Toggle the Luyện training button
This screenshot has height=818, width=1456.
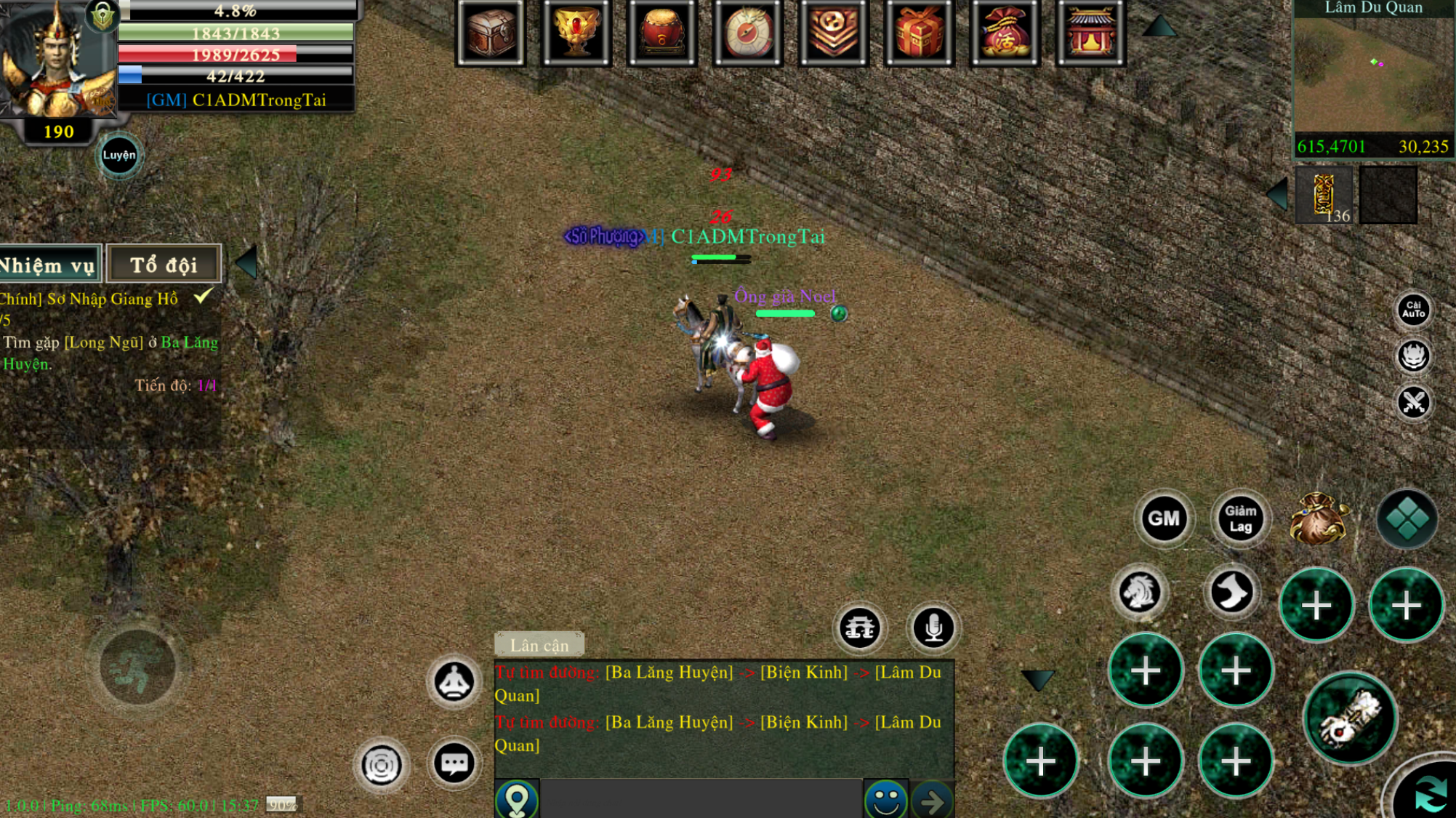118,155
